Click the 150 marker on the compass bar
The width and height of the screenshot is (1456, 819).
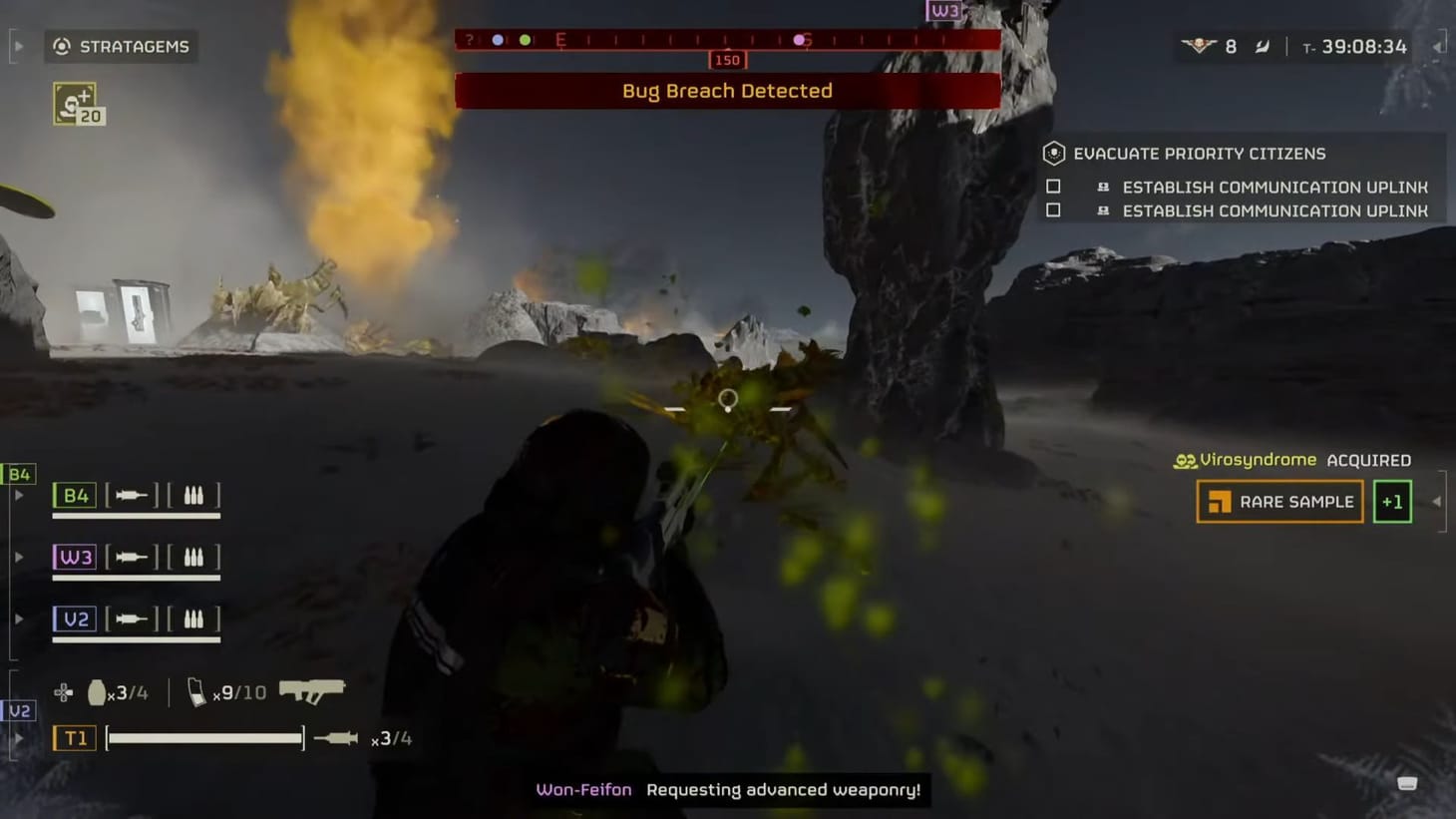point(726,60)
